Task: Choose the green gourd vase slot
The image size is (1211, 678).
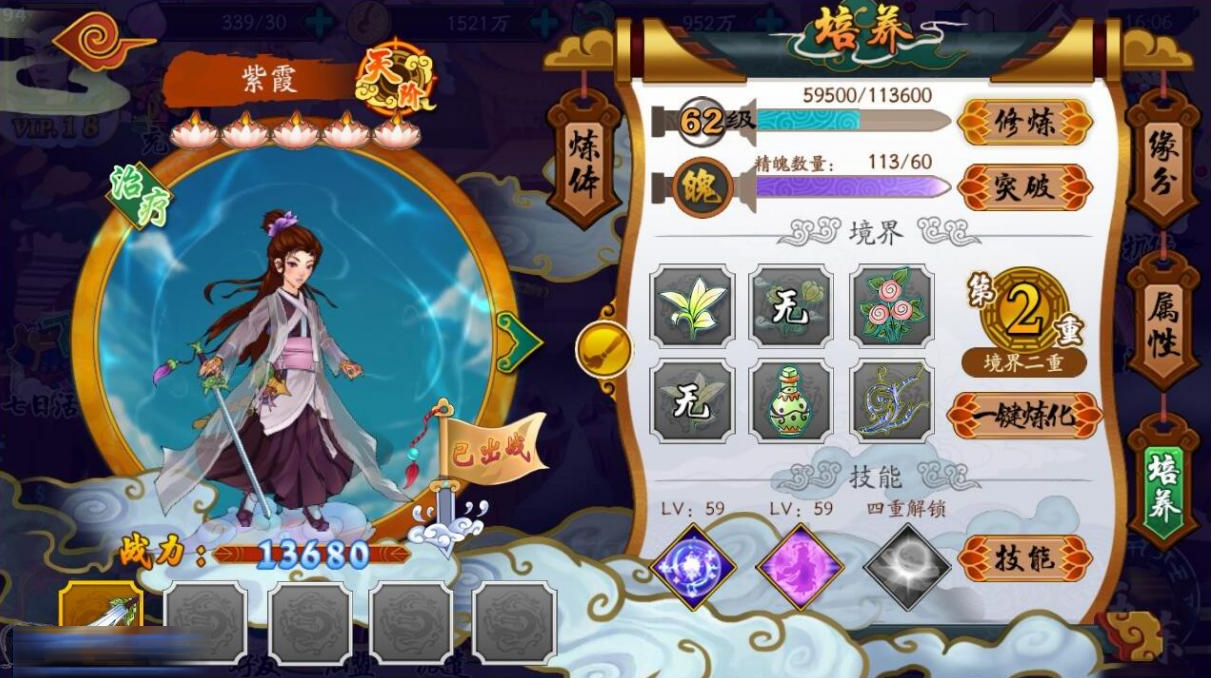Action: tap(791, 401)
